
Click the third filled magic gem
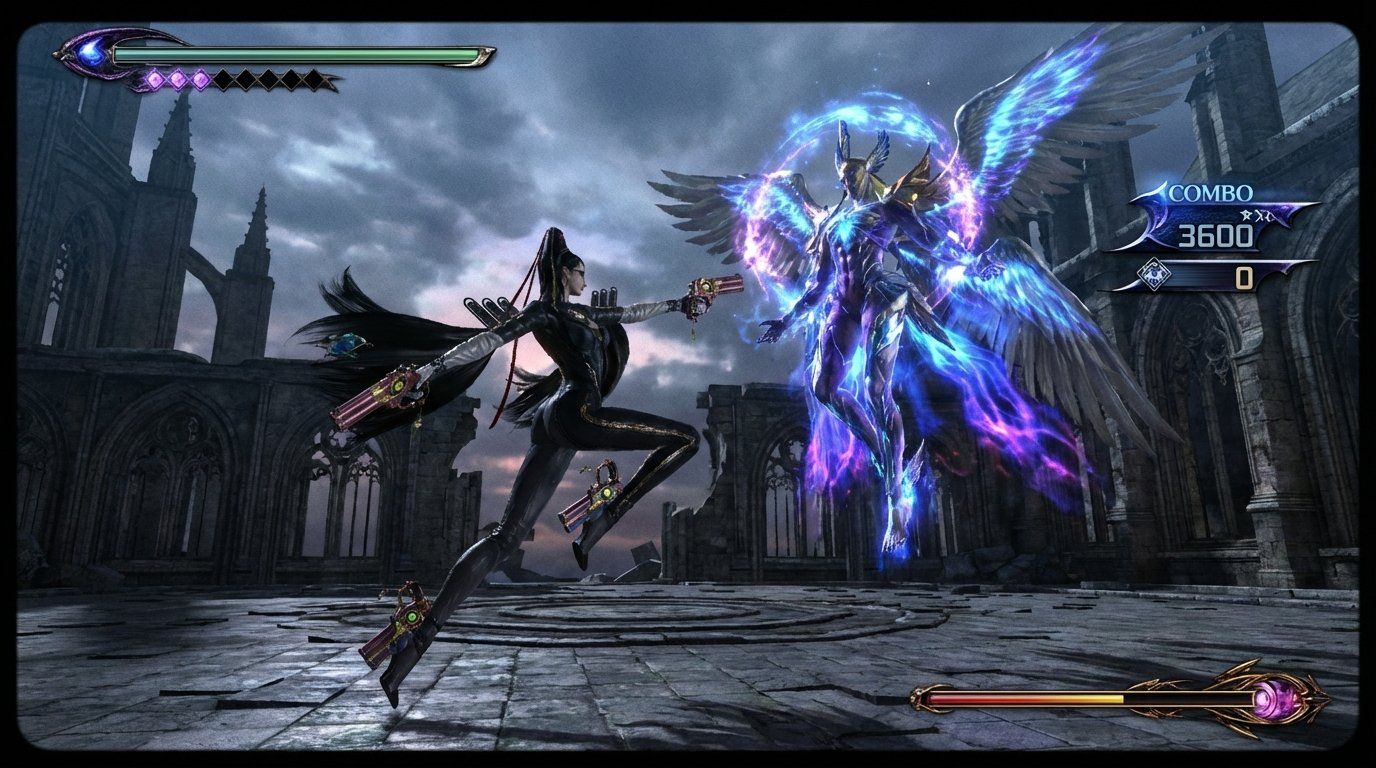click(199, 78)
